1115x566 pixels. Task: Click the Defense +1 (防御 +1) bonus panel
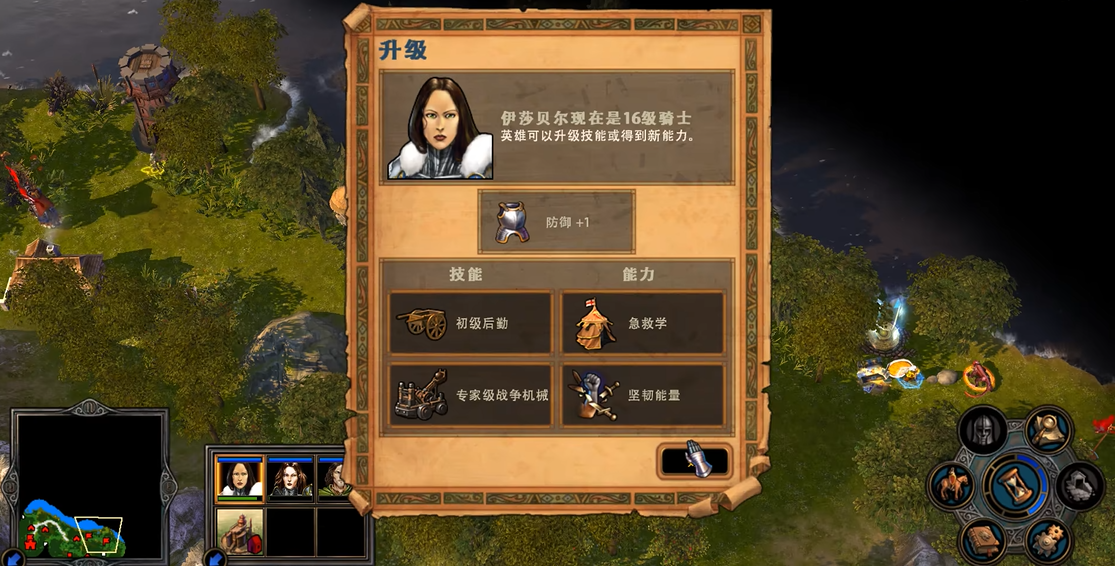tap(556, 222)
